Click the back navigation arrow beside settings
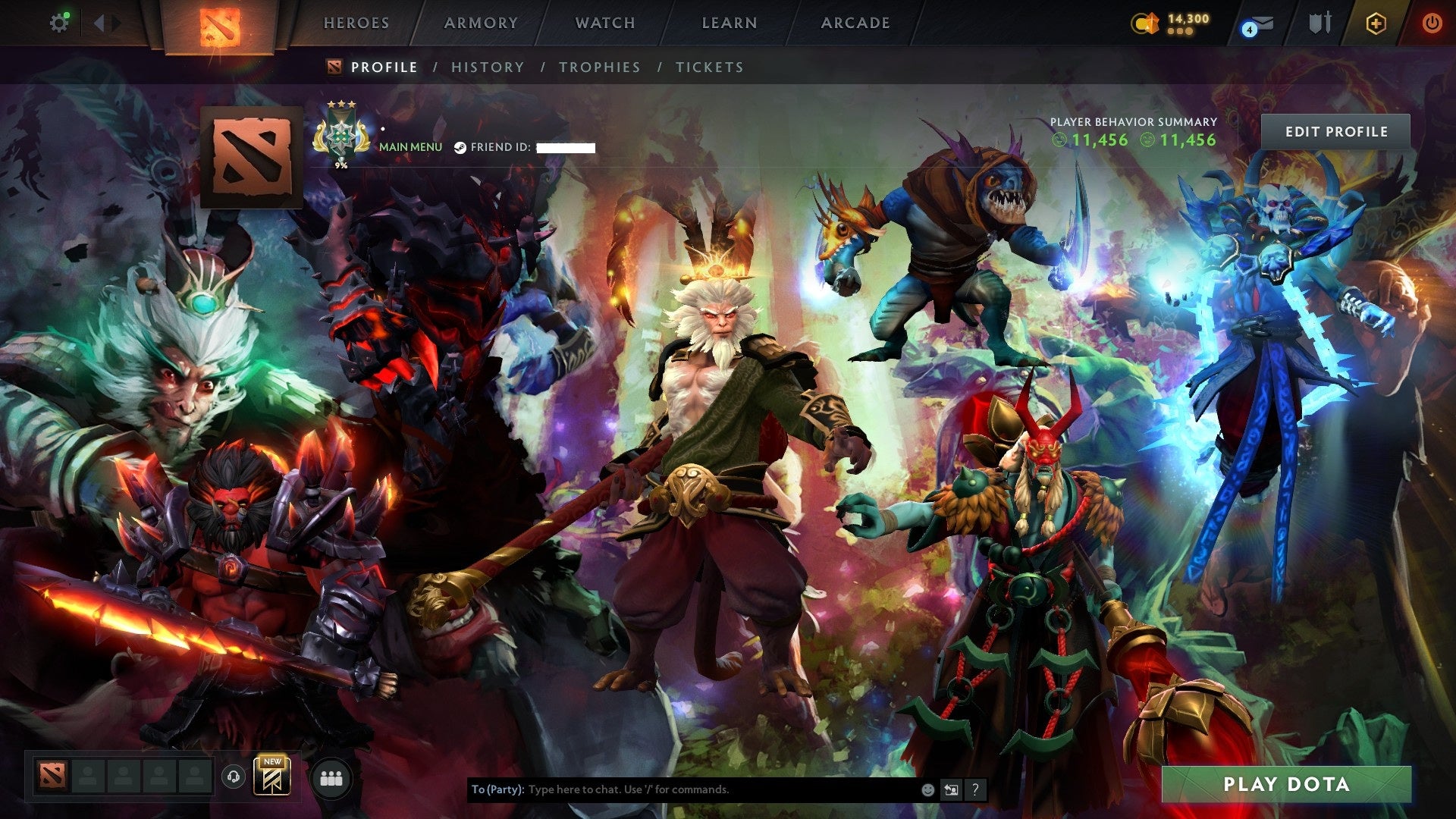This screenshot has width=1456, height=819. [97, 22]
